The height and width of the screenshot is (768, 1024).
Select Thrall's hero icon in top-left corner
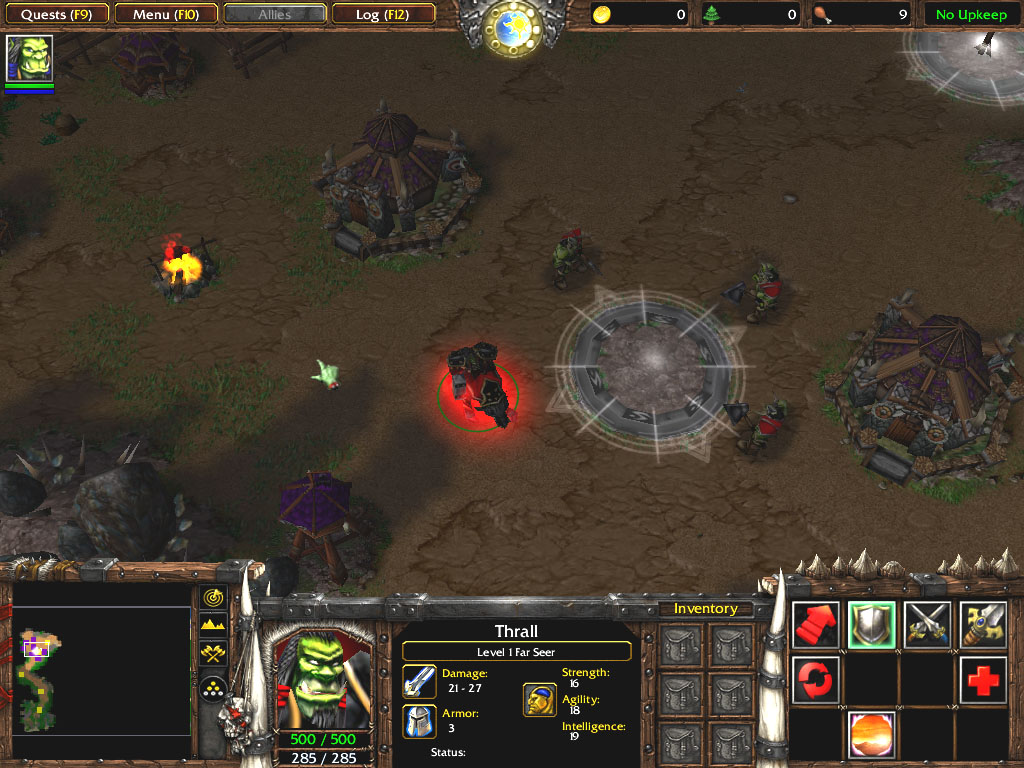29,58
